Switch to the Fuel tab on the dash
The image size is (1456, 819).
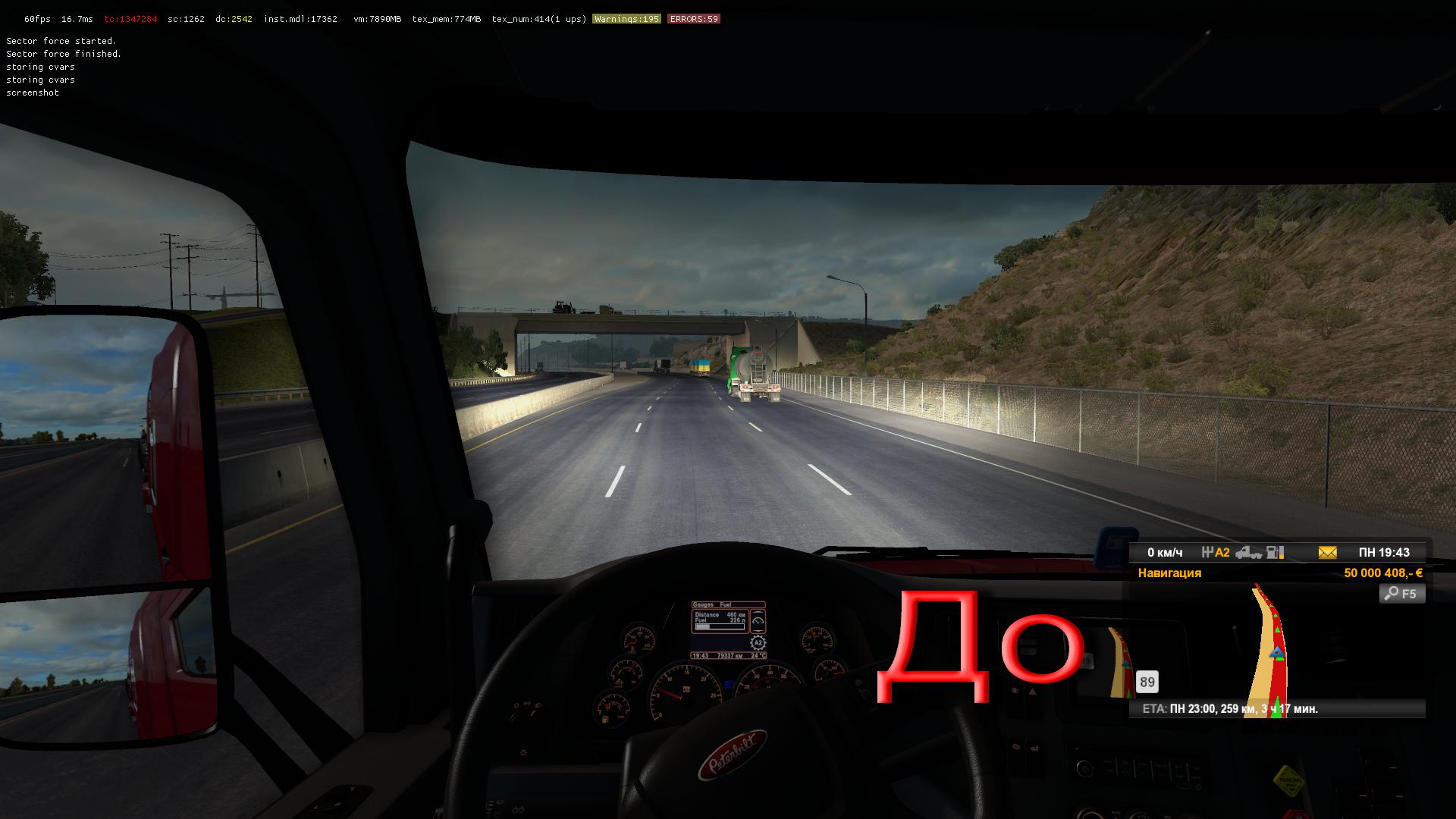[x=726, y=604]
